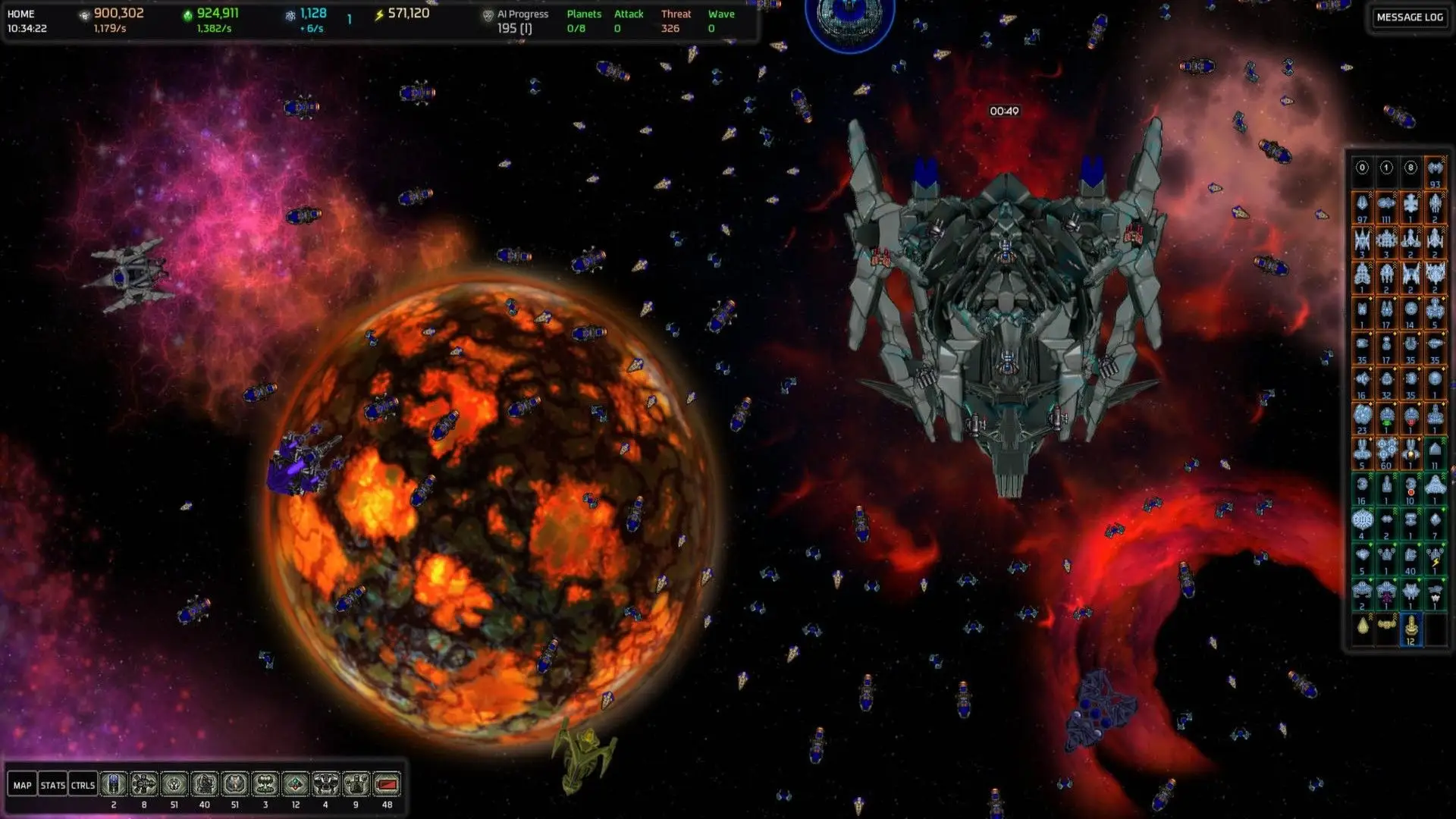Select the blue capsule build icon numbered 2
The height and width of the screenshot is (819, 1456).
[114, 784]
